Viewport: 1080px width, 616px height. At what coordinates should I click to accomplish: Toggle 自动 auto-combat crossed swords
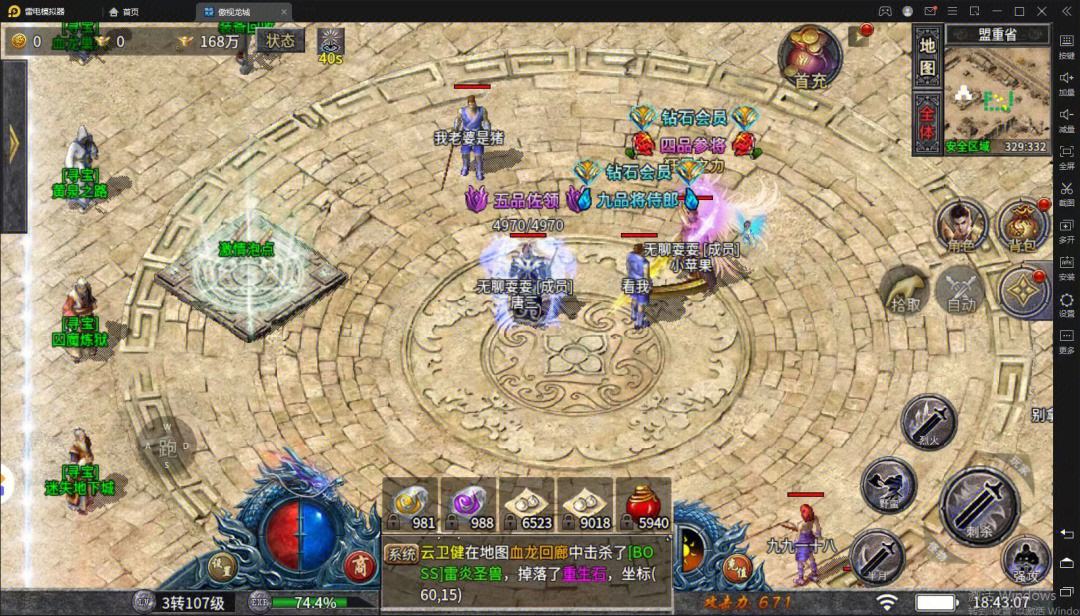[x=962, y=291]
